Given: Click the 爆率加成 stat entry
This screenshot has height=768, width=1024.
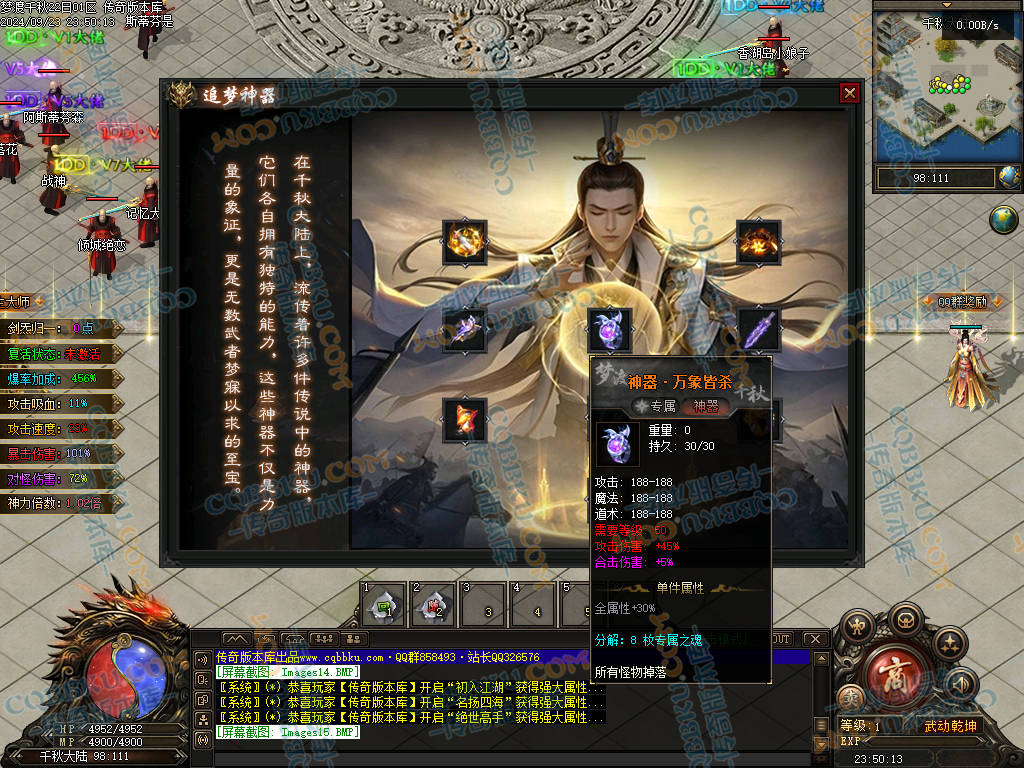Looking at the screenshot, I should pos(58,378).
